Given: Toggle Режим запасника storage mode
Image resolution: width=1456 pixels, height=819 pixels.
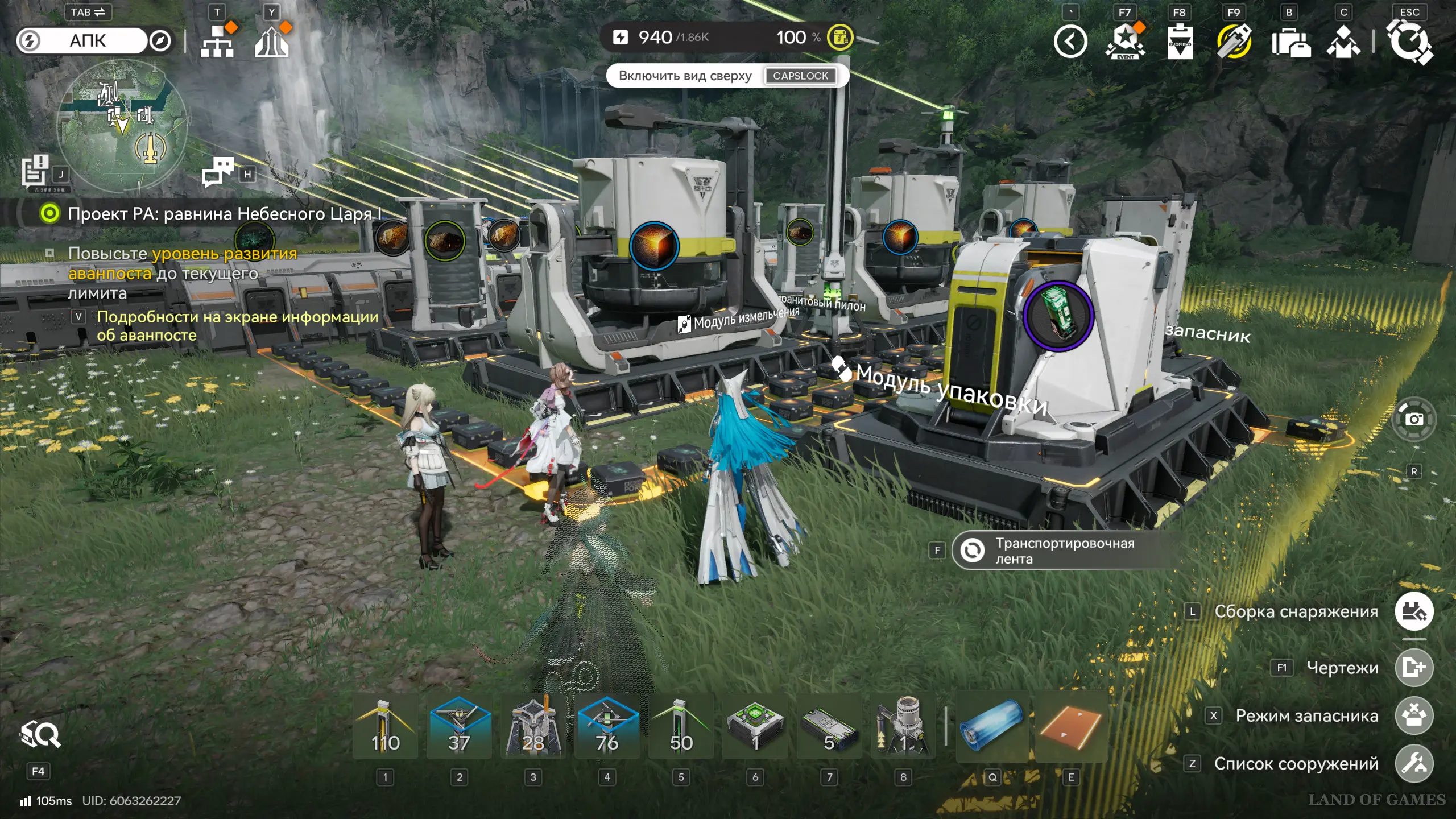Looking at the screenshot, I should (1414, 715).
